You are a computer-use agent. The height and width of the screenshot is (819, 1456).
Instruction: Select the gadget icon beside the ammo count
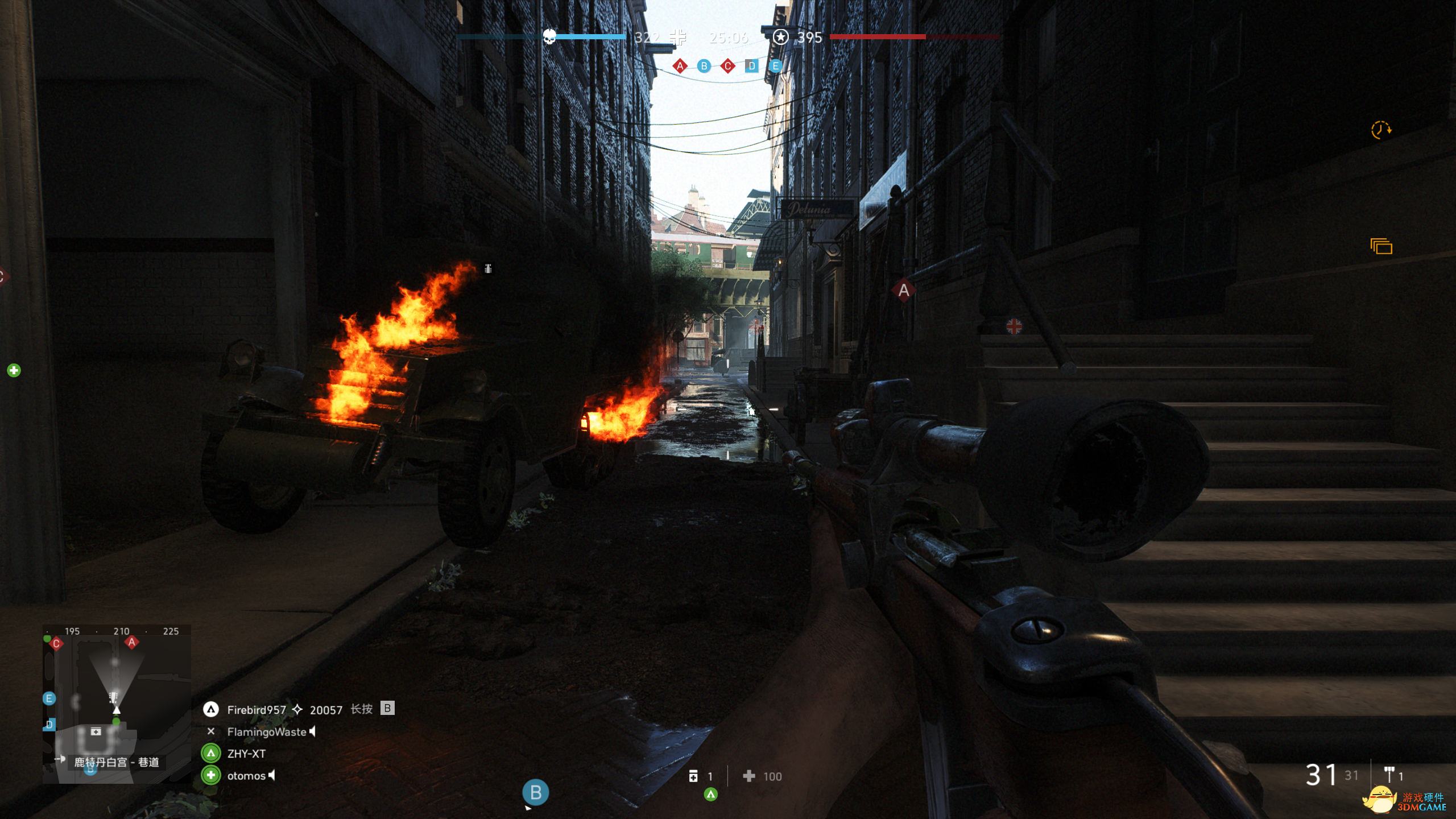1389,775
